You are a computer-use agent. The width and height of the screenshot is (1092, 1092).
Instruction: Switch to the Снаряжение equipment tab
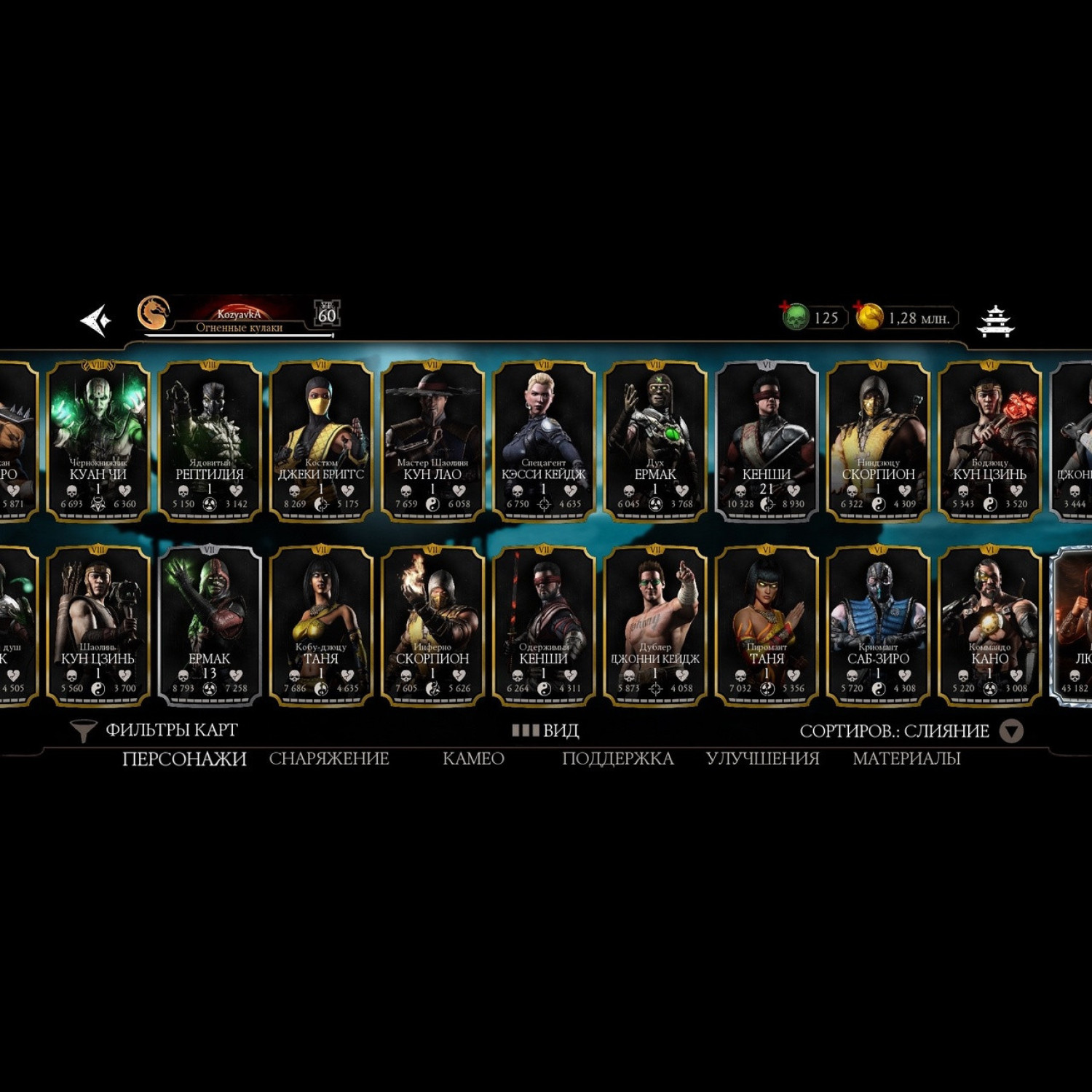click(329, 759)
